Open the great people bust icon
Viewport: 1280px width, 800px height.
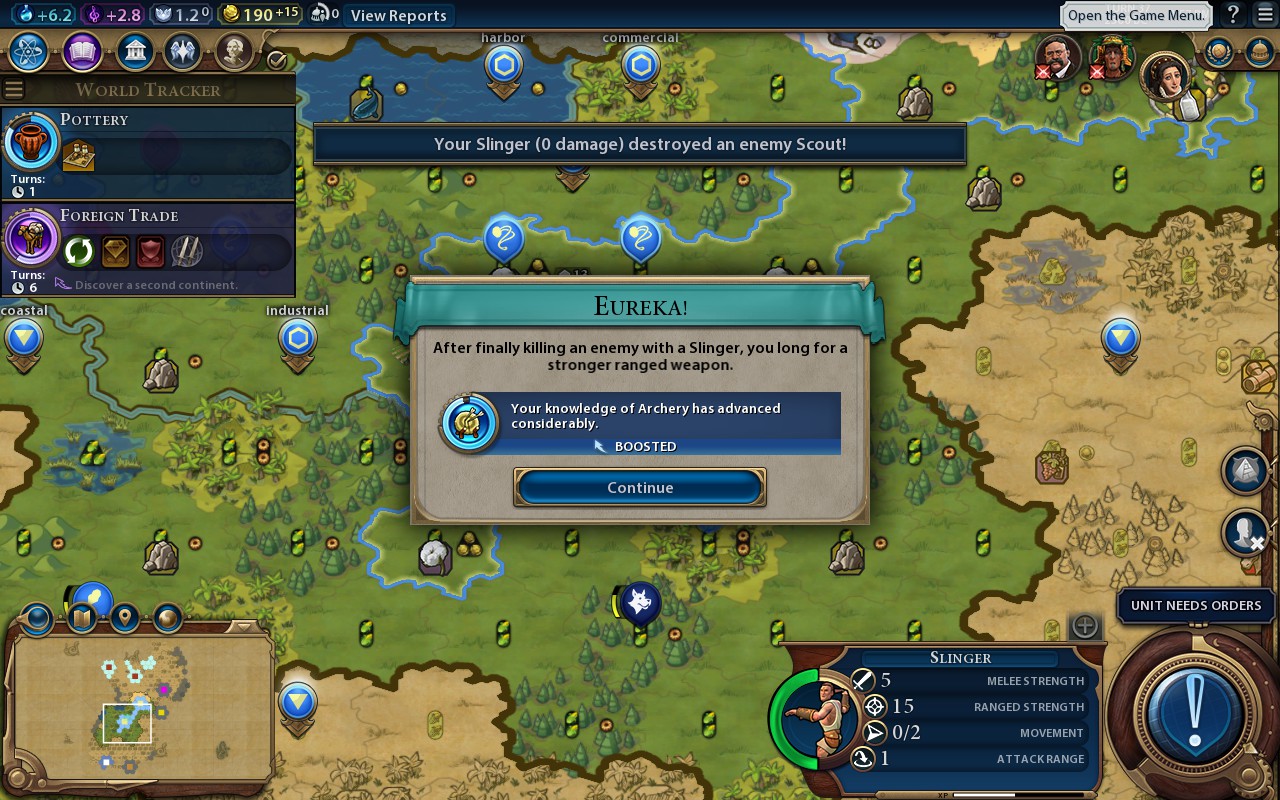[233, 52]
